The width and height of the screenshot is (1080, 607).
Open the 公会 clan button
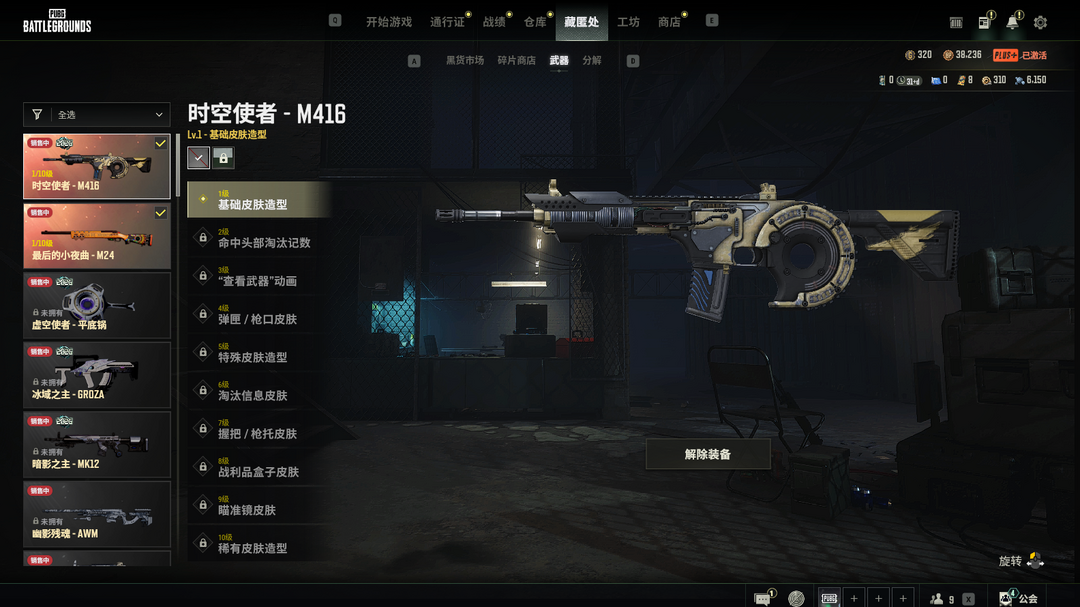tap(1020, 598)
